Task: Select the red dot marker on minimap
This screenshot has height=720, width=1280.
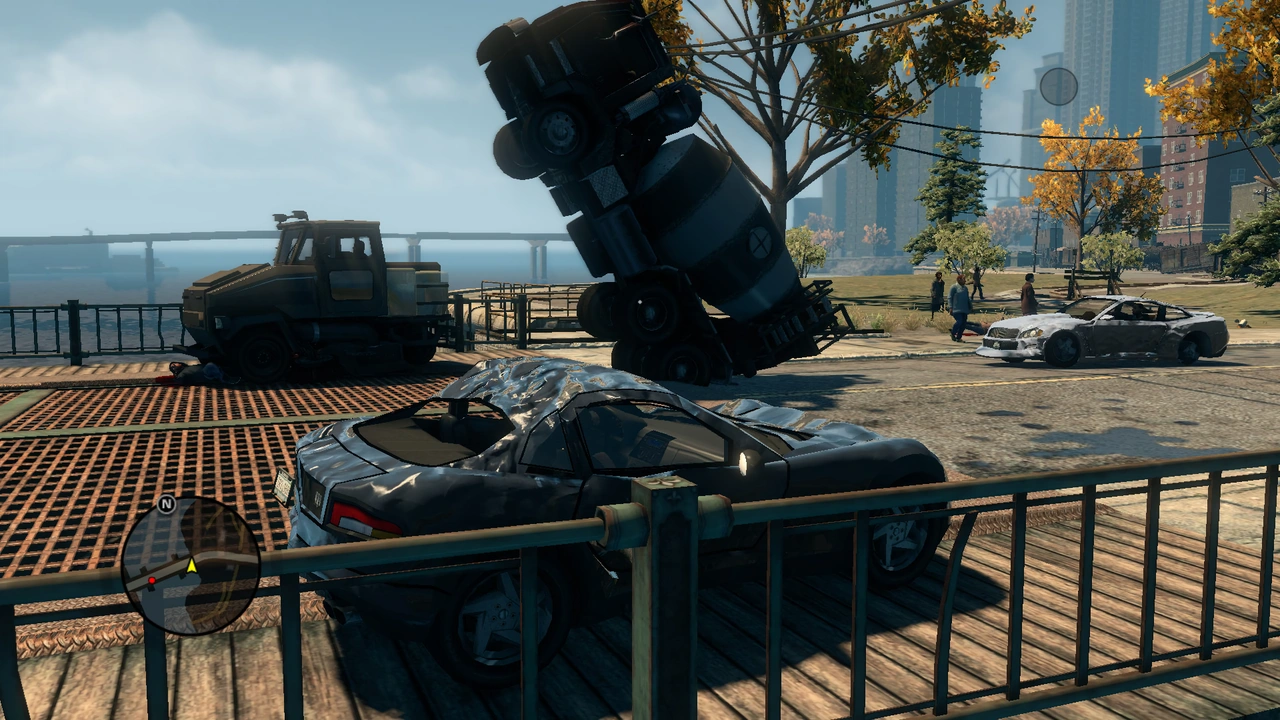Action: [x=152, y=580]
